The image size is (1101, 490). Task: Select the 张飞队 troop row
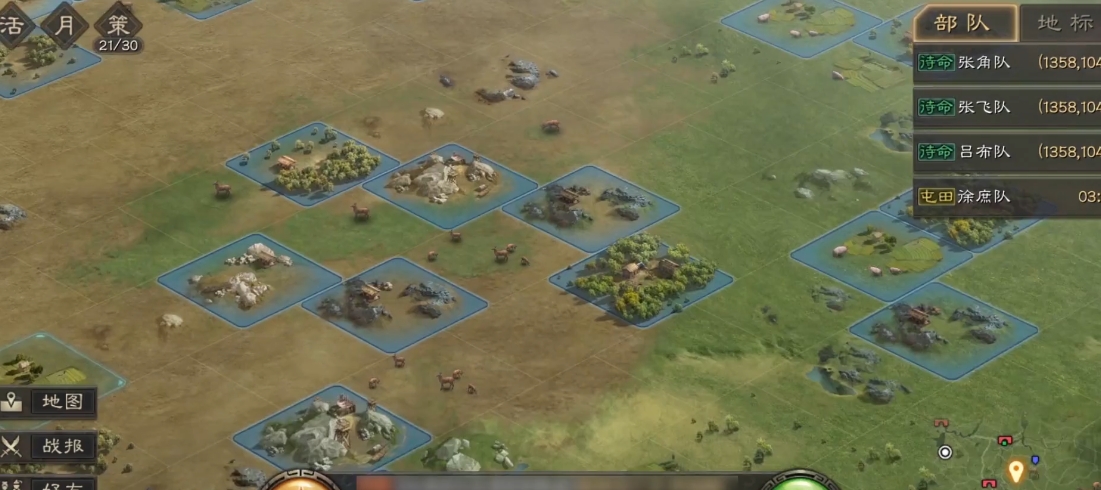pyautogui.click(x=1006, y=107)
